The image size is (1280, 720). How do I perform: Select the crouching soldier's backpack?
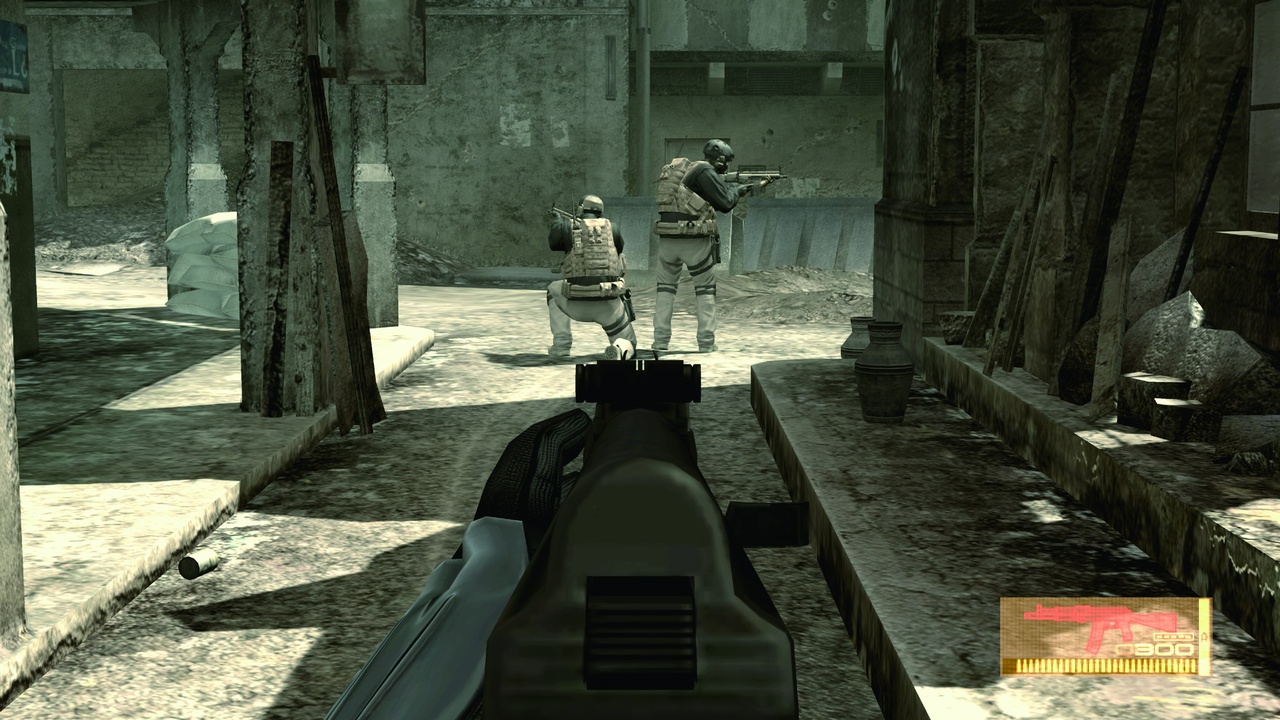(592, 250)
